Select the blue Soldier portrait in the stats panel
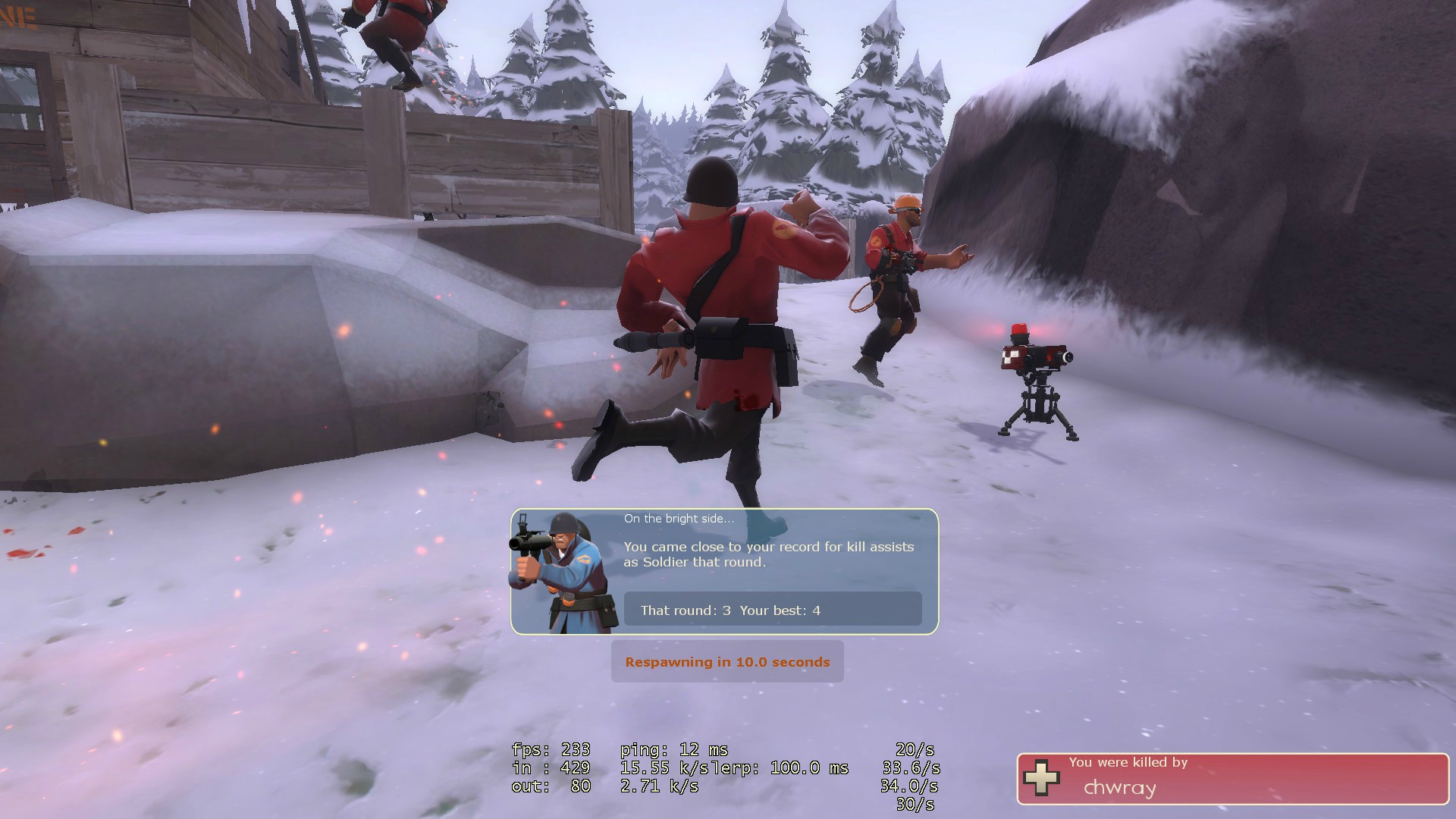Image resolution: width=1456 pixels, height=819 pixels. [563, 573]
